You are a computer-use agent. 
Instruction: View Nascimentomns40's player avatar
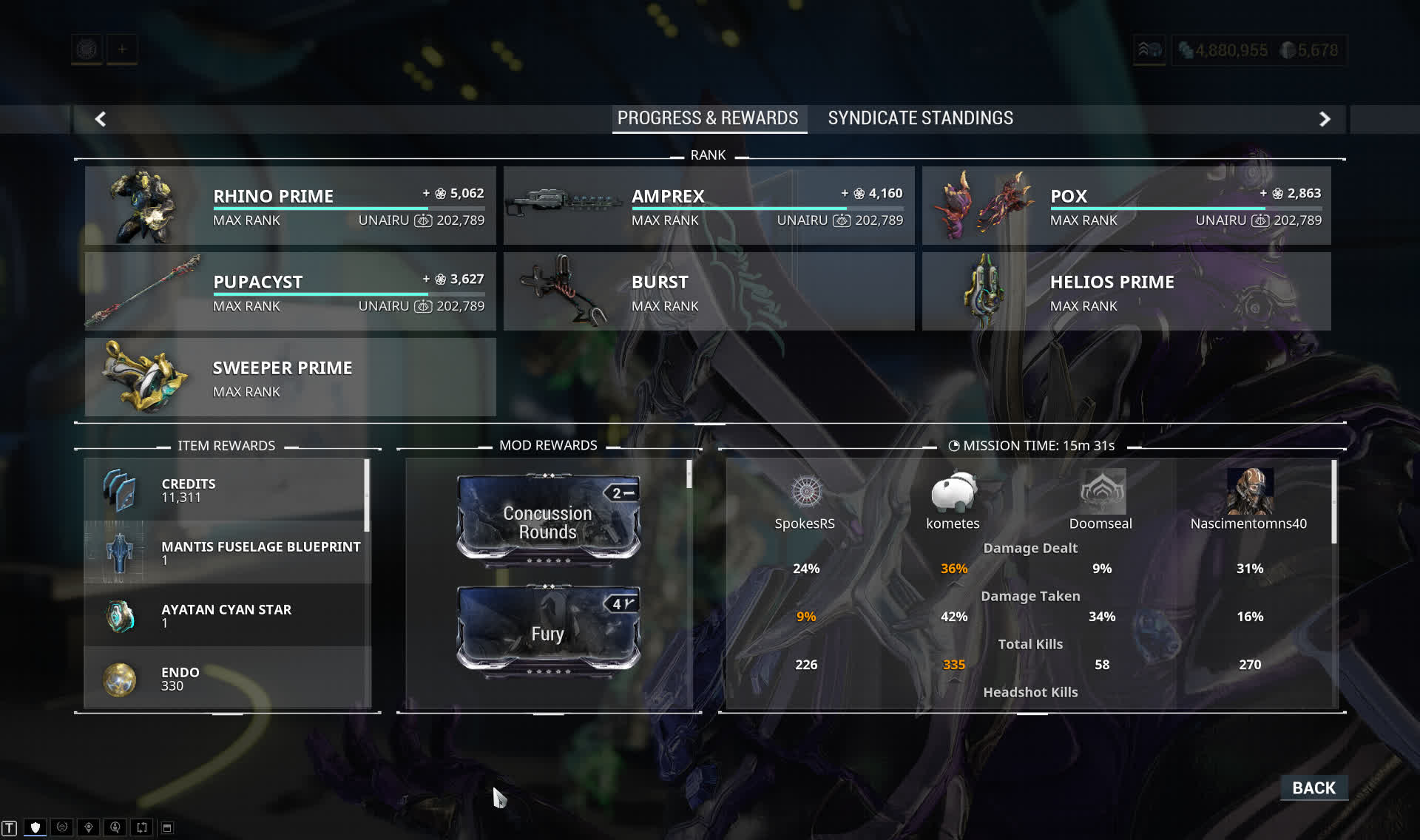(x=1249, y=492)
